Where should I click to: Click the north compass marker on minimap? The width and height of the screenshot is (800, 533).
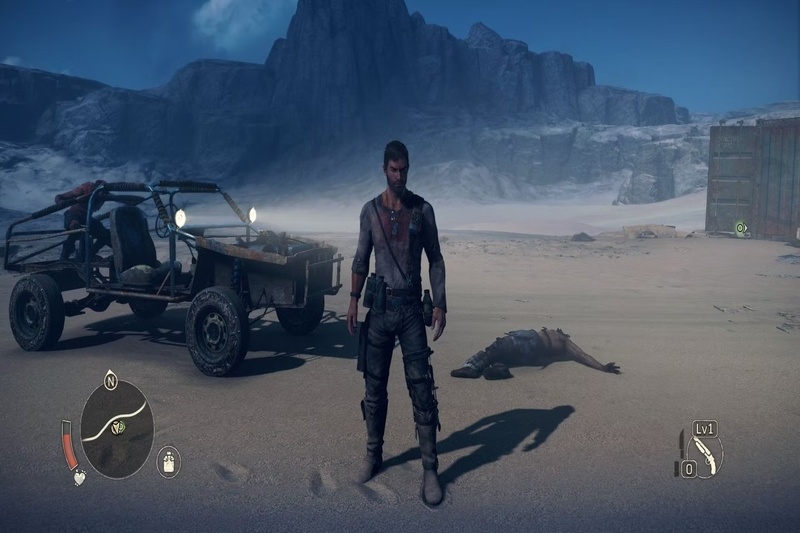click(x=110, y=380)
